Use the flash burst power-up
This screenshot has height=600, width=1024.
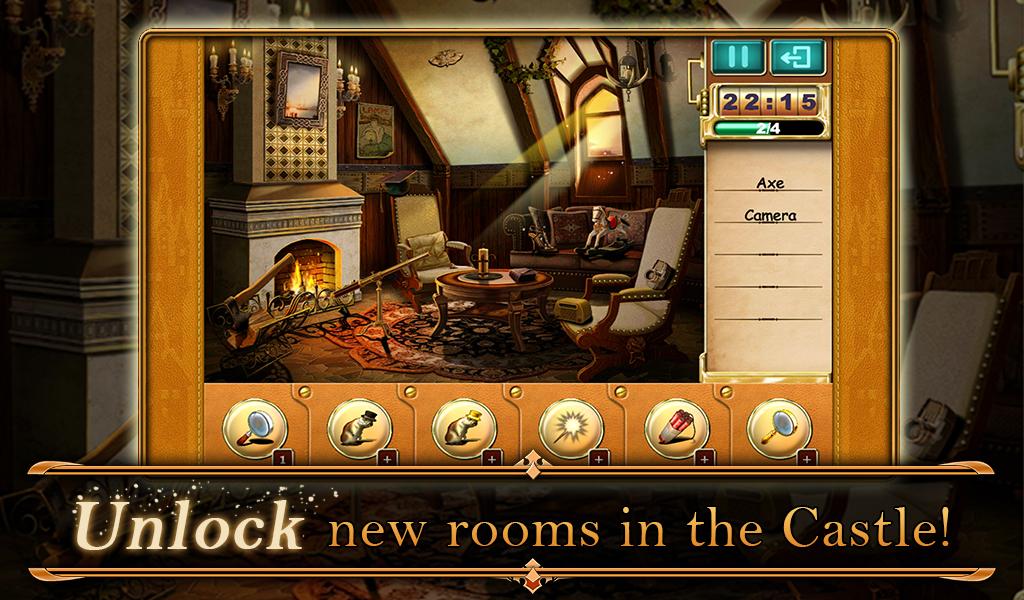tap(570, 430)
